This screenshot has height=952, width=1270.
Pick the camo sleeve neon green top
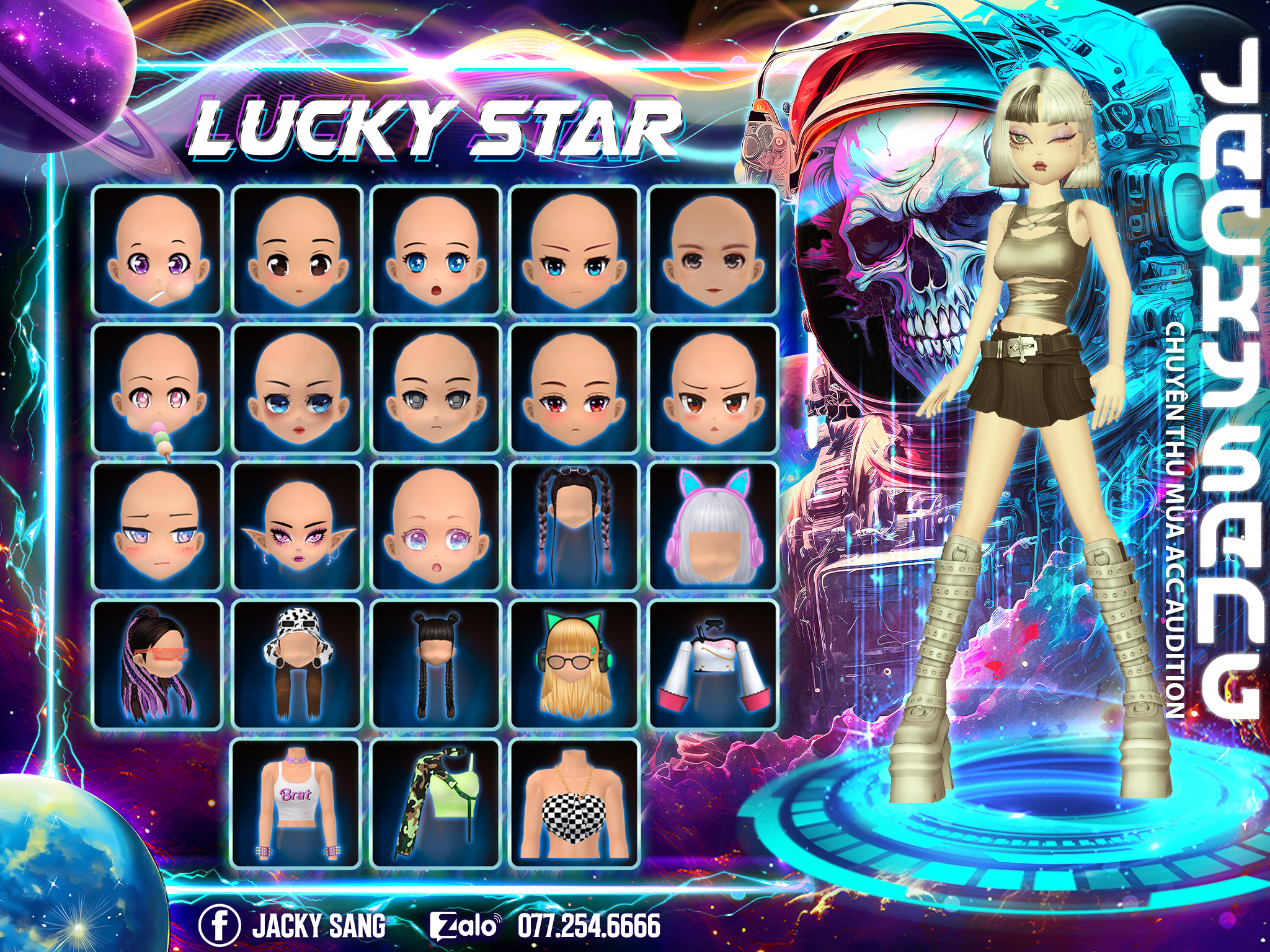(x=436, y=804)
